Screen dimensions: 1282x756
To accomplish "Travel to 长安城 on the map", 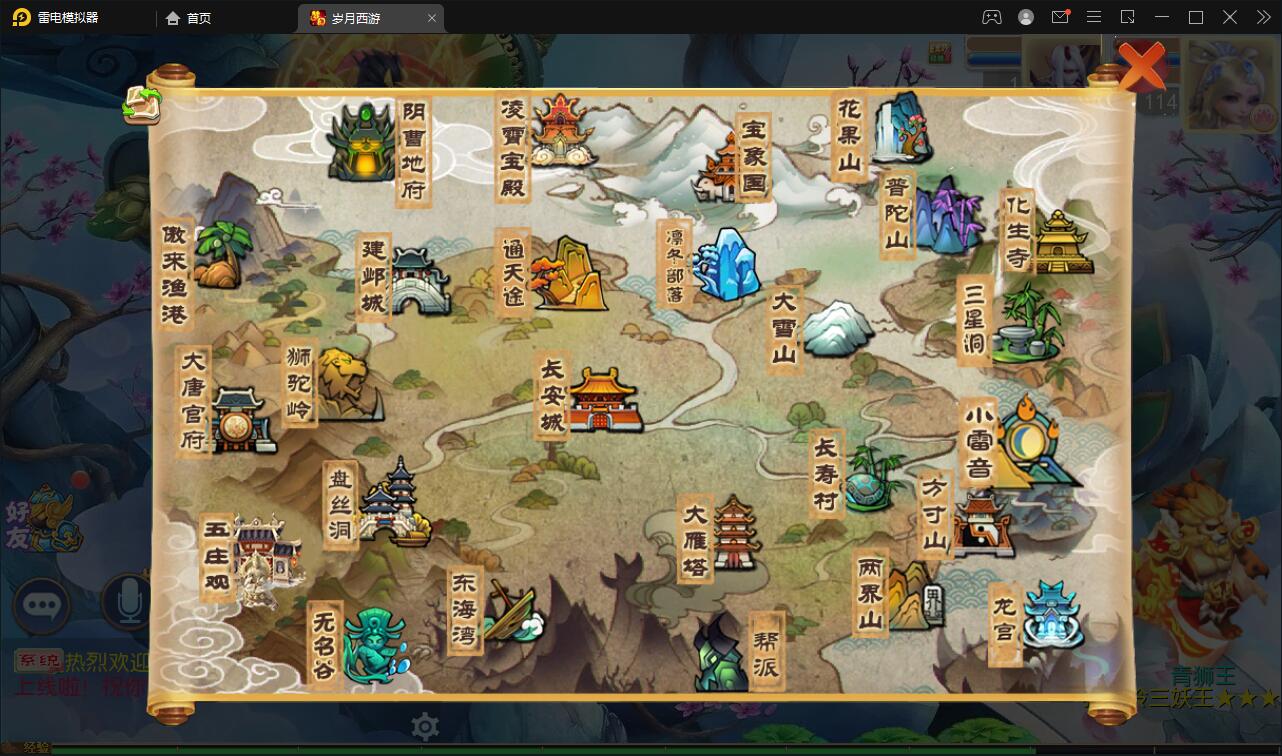I will pyautogui.click(x=602, y=400).
